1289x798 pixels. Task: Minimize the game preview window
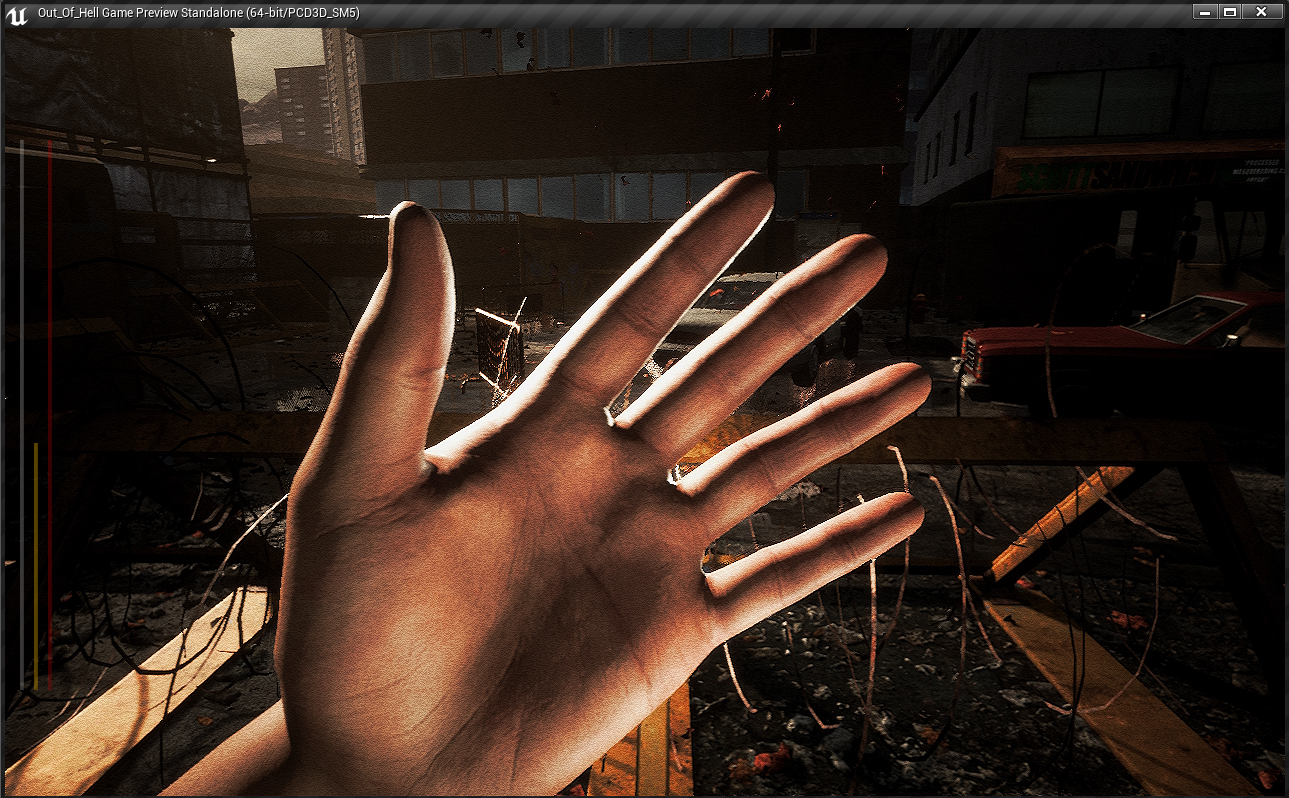click(x=1205, y=12)
